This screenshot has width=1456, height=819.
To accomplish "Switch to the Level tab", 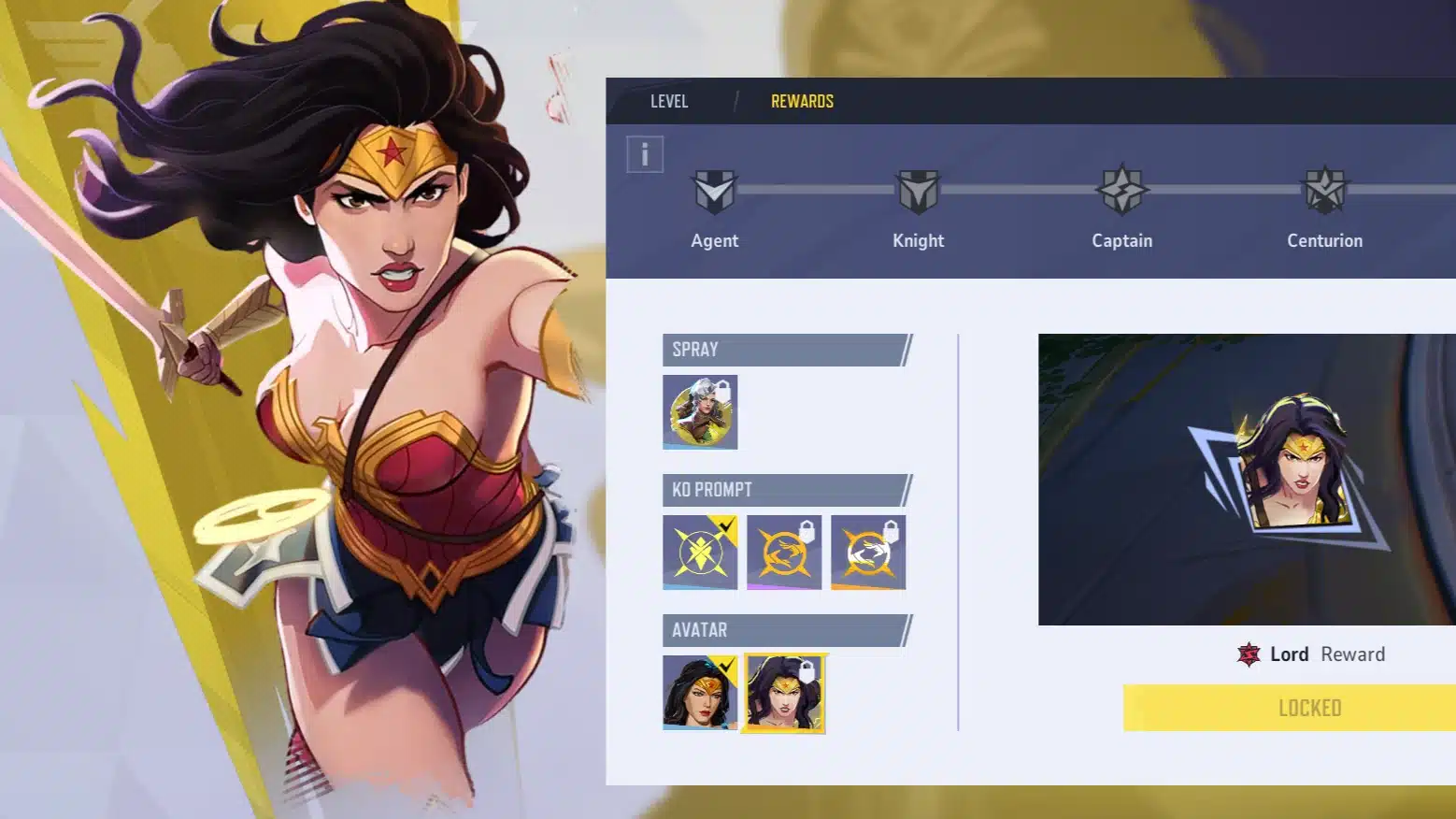I will pyautogui.click(x=669, y=101).
